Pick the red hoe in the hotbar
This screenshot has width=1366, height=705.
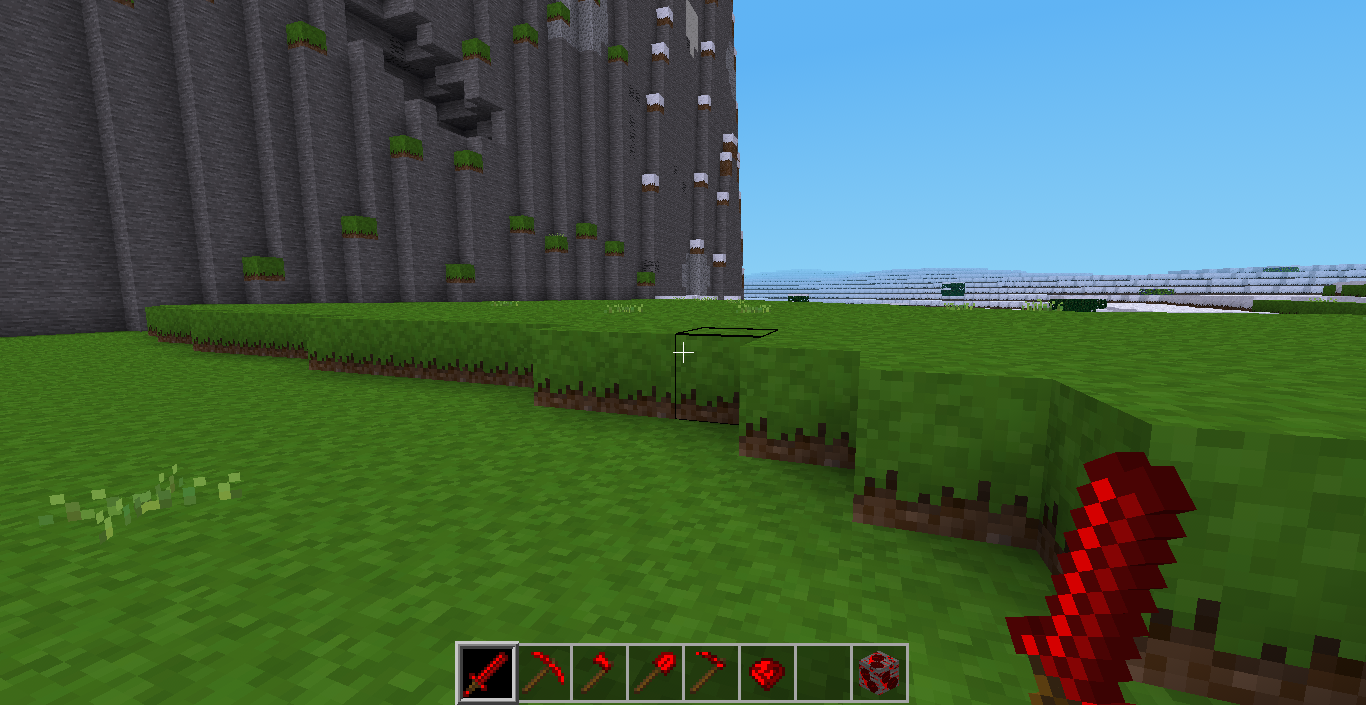click(x=712, y=671)
